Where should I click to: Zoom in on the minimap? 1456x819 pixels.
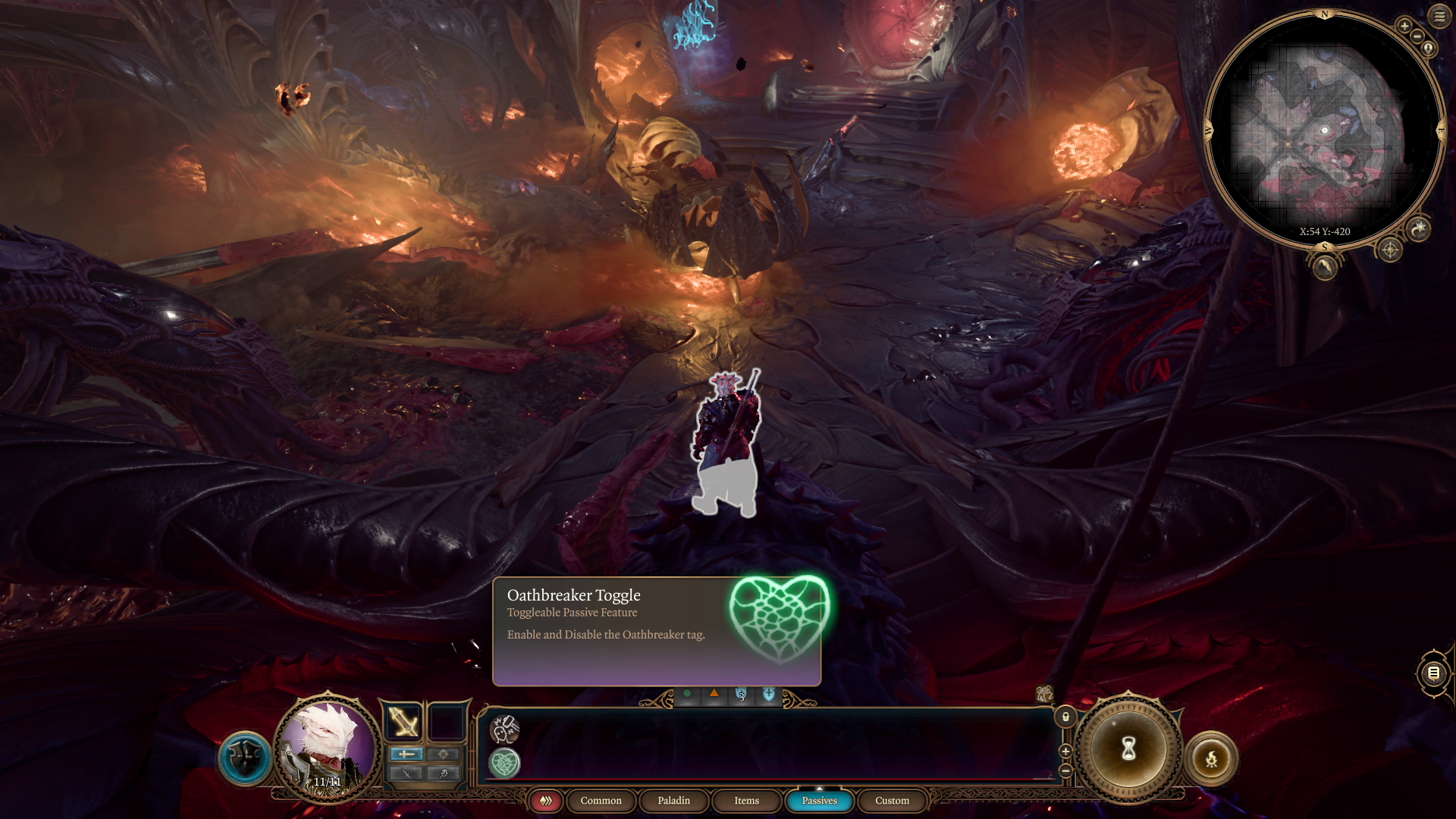point(1404,26)
